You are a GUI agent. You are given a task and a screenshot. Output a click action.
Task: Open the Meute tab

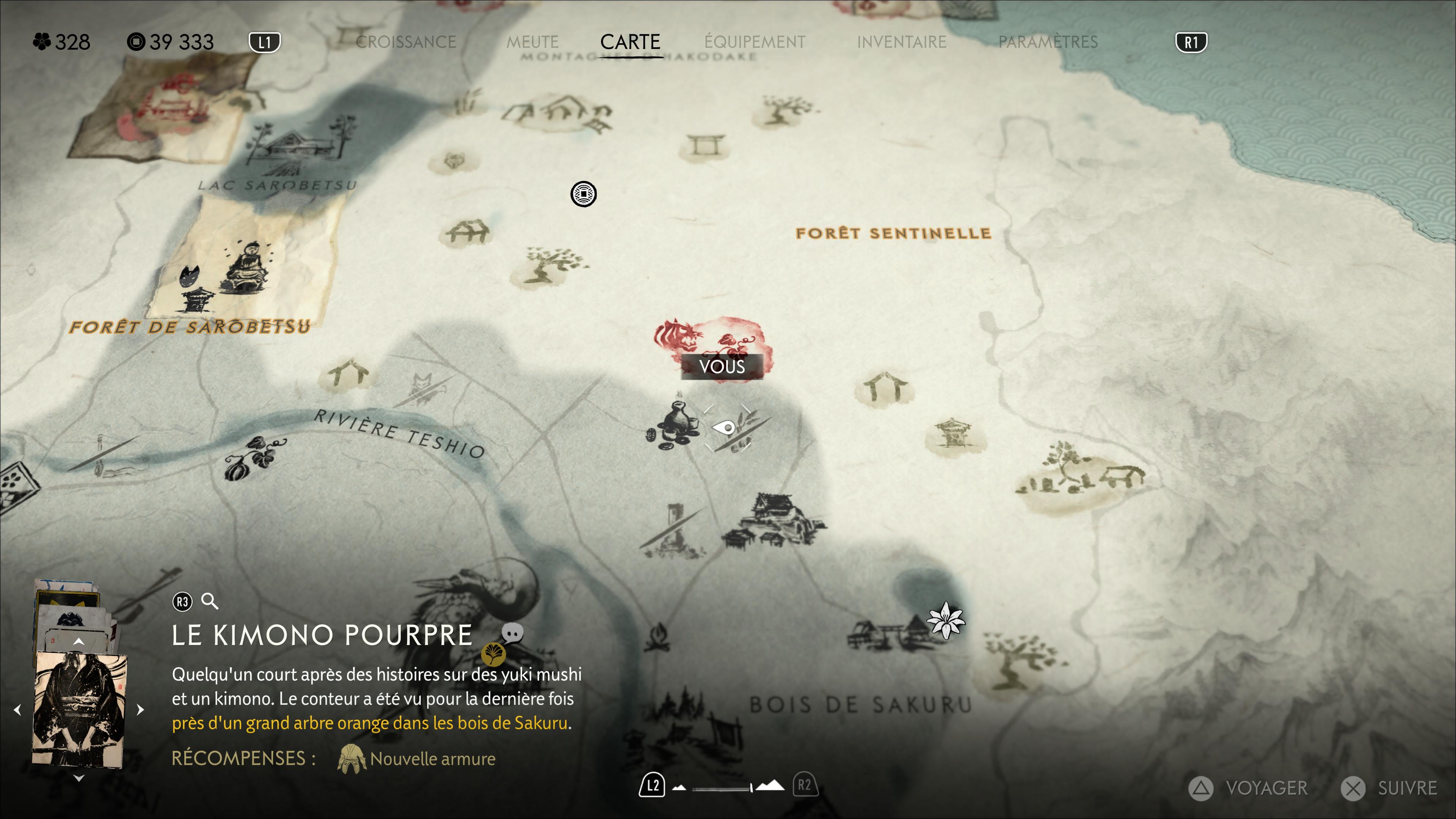pos(532,42)
